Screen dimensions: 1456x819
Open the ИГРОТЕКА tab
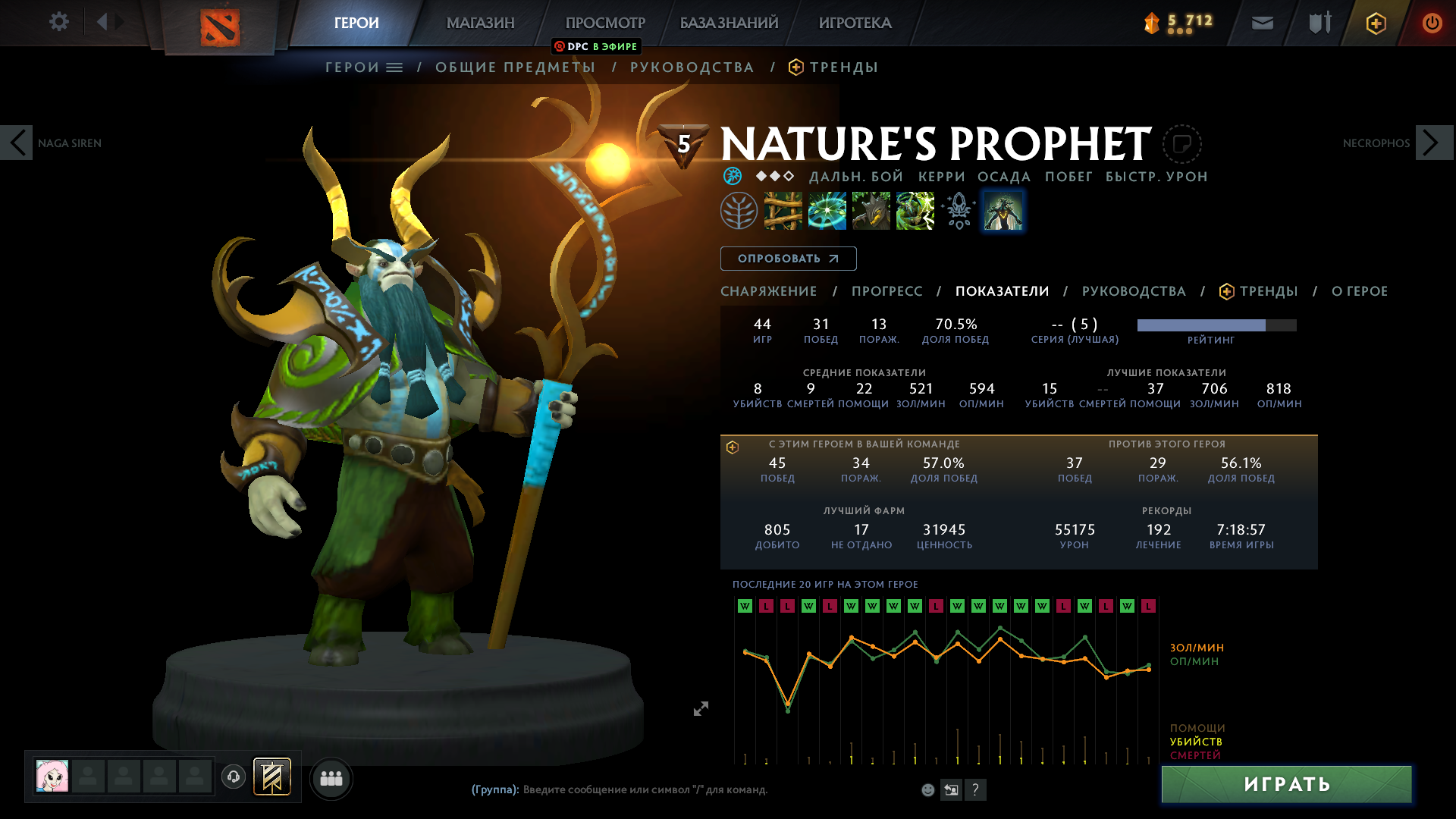click(x=855, y=23)
